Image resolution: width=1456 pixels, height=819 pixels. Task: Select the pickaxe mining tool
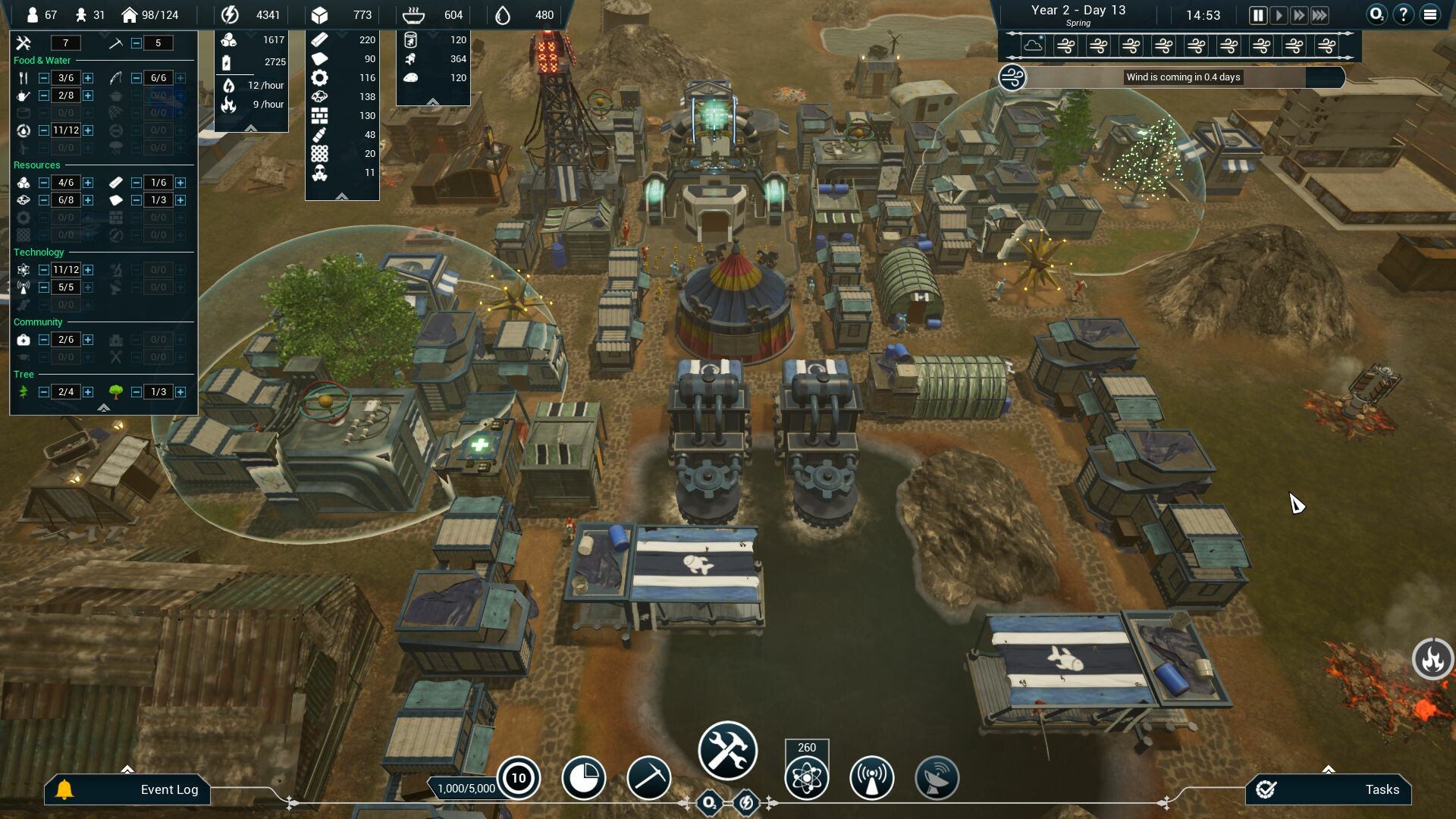click(x=648, y=778)
